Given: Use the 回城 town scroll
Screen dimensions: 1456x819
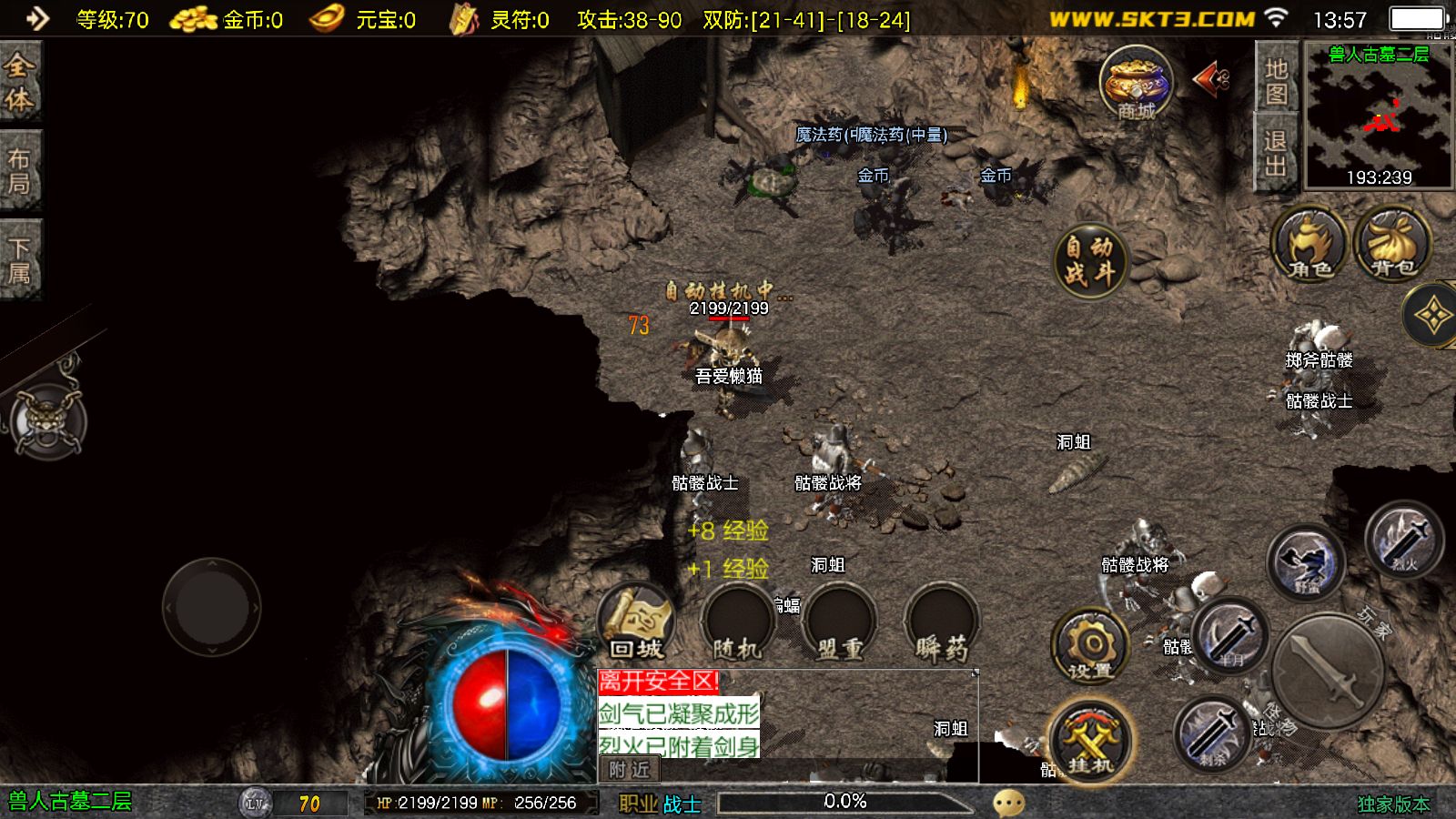Looking at the screenshot, I should pyautogui.click(x=636, y=622).
